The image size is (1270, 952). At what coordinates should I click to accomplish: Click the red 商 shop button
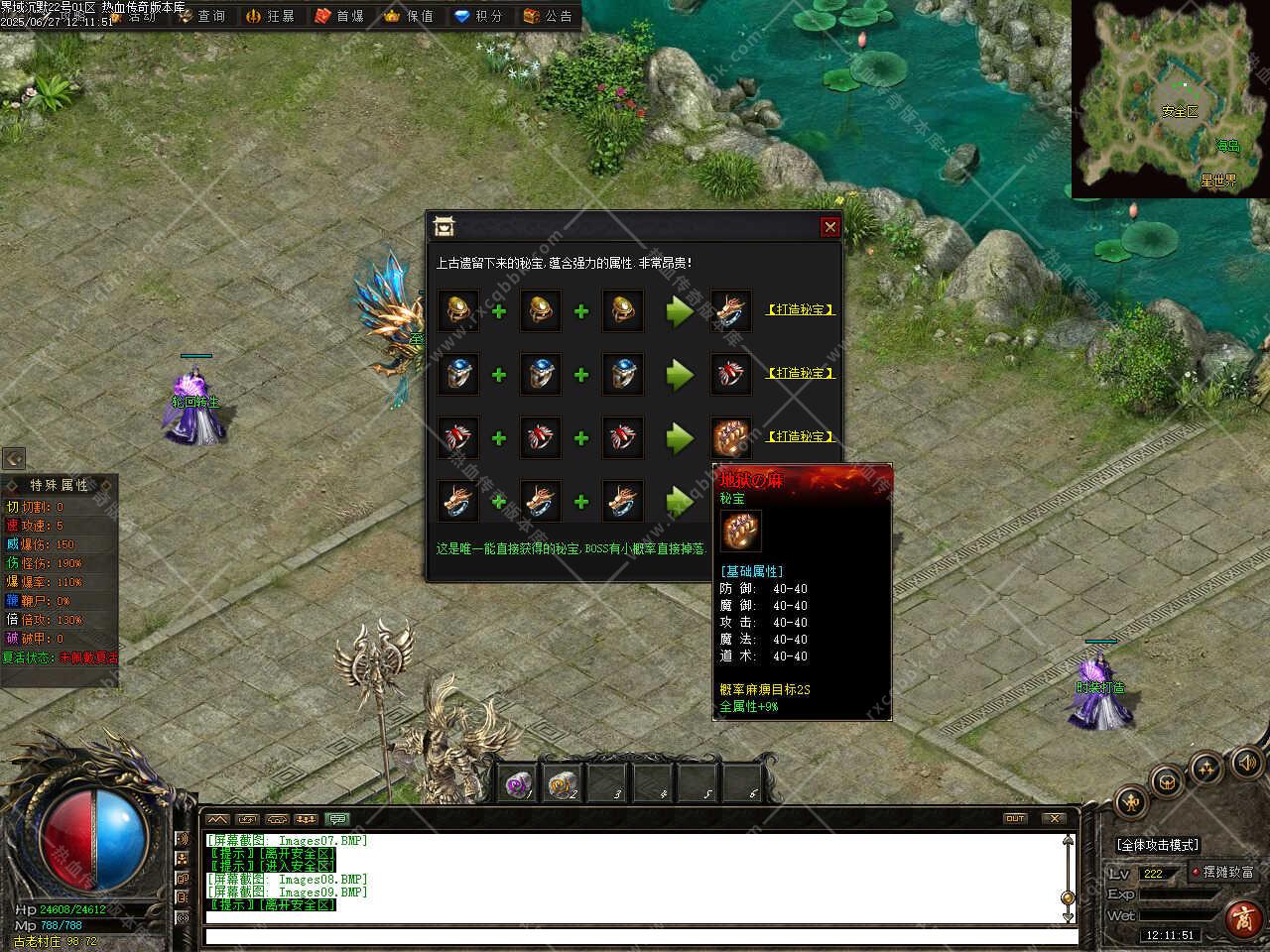tap(1243, 919)
